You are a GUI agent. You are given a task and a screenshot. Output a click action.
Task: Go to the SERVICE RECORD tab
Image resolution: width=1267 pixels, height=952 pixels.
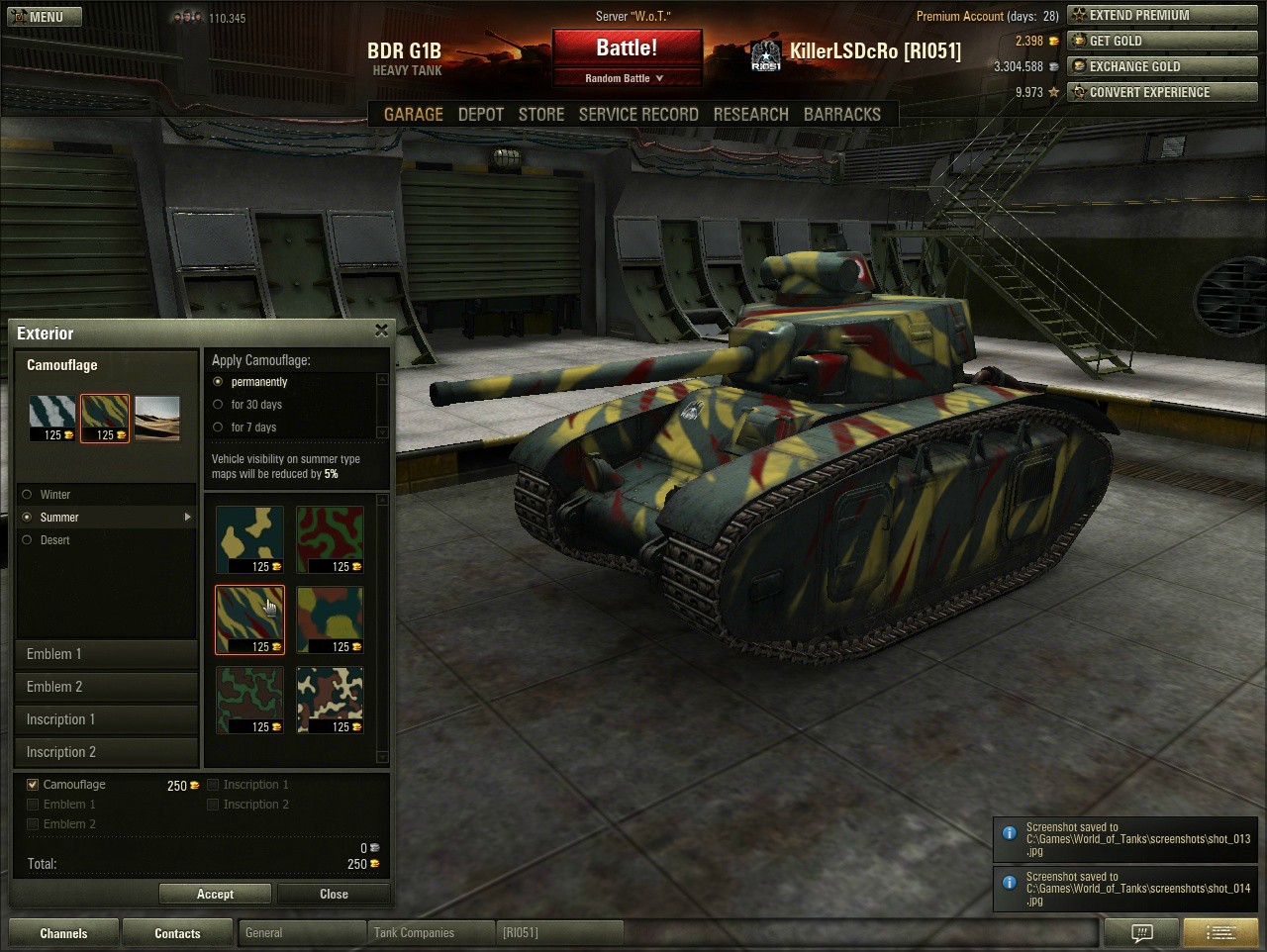[638, 114]
